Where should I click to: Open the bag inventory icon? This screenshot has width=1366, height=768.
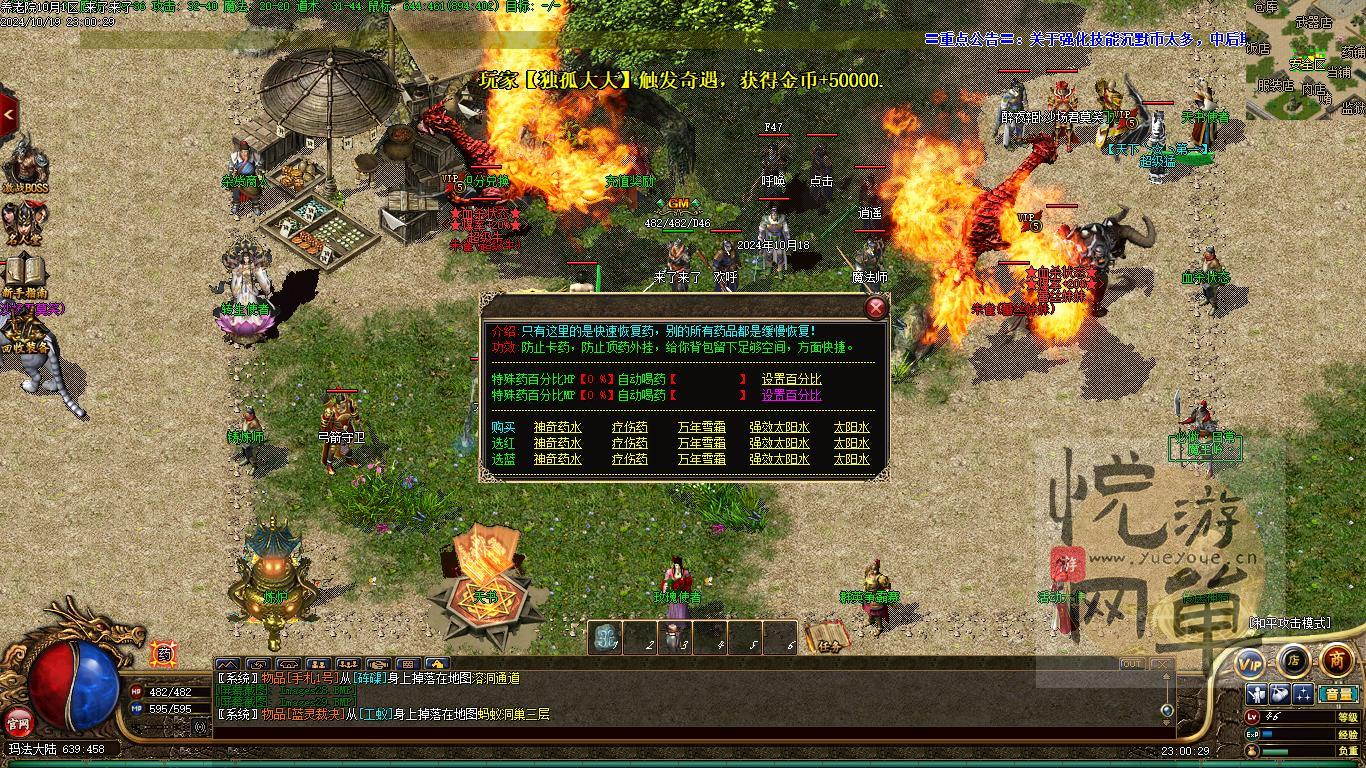click(x=1280, y=694)
